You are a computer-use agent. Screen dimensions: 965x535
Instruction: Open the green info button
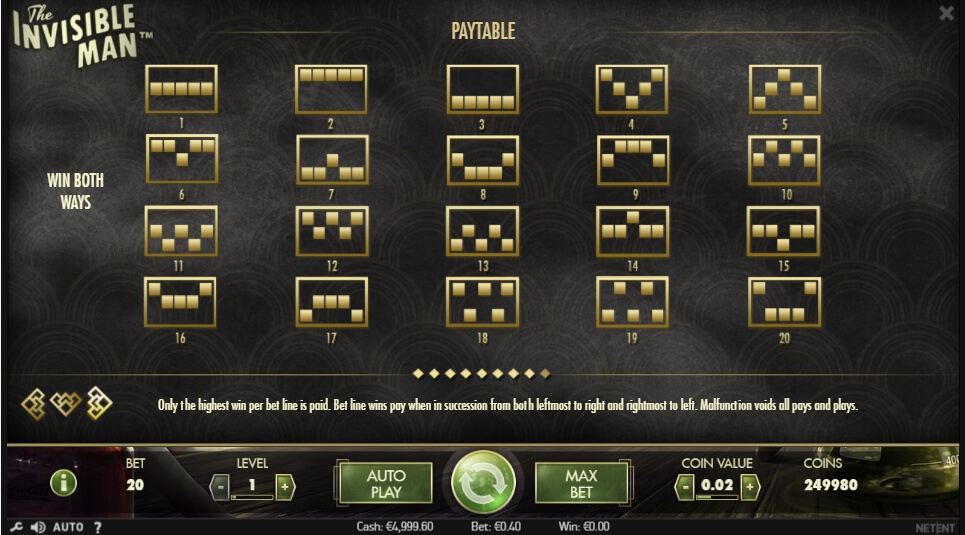64,484
